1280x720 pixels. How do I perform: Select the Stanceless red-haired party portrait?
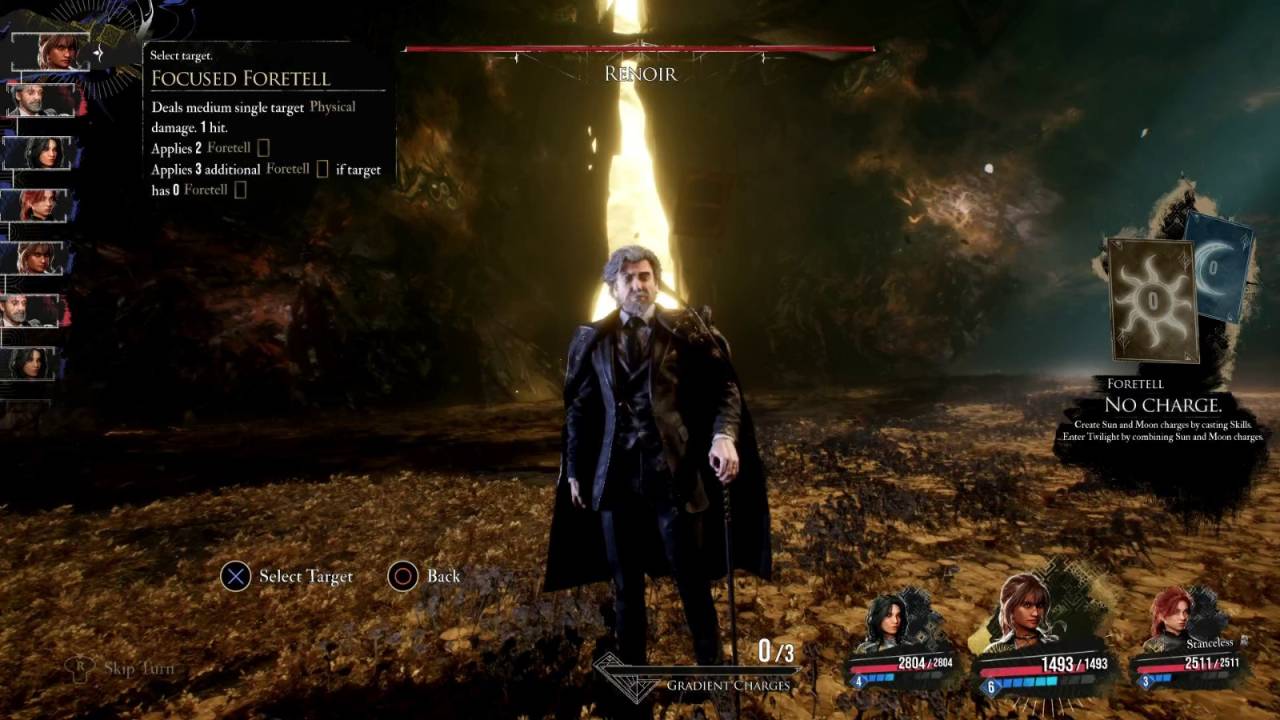point(1172,620)
